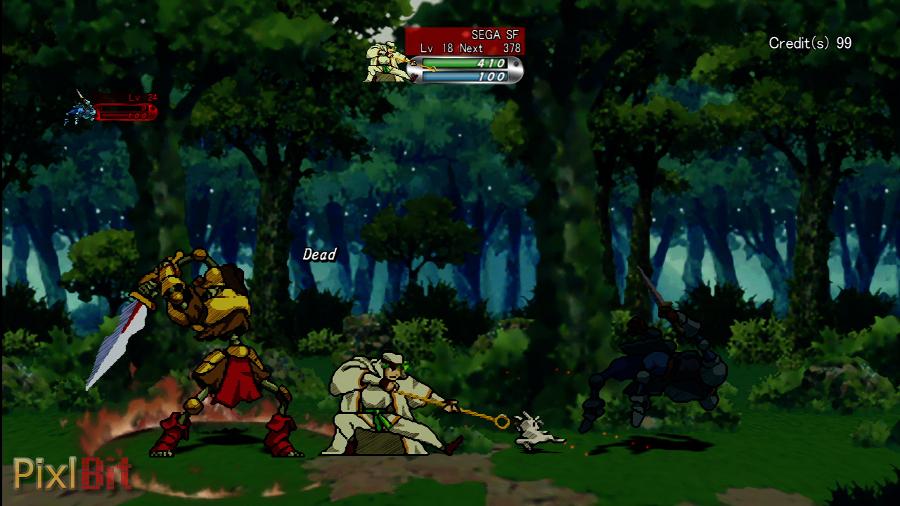Select the white-robed player portrait icon
This screenshot has height=506, width=900.
(x=389, y=61)
